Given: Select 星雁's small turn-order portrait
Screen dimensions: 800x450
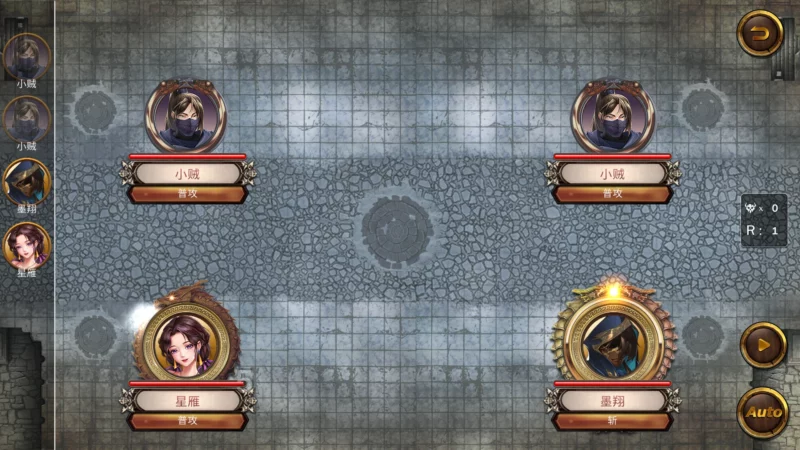Looking at the screenshot, I should coord(27,245).
